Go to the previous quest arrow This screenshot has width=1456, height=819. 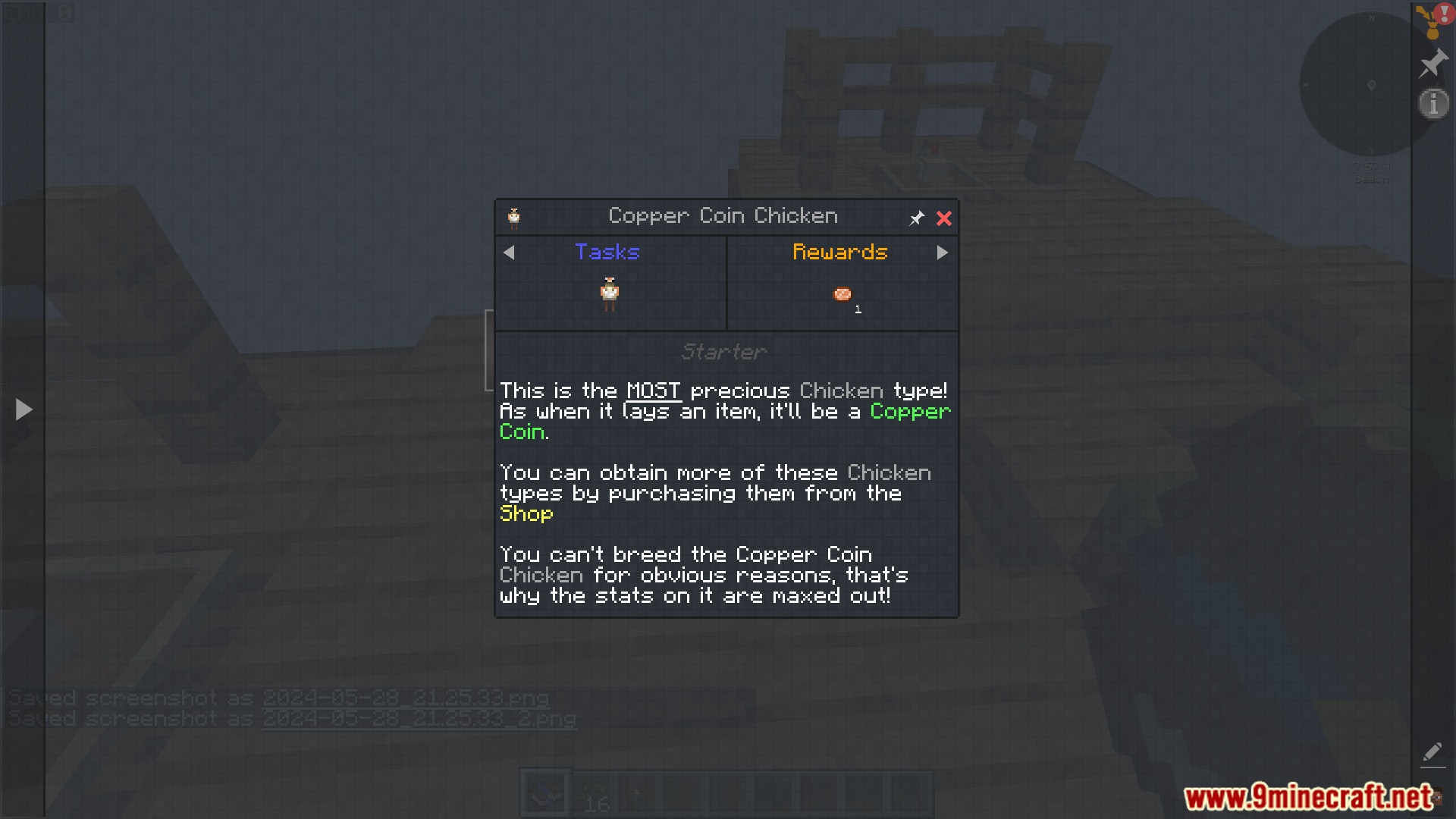(509, 253)
